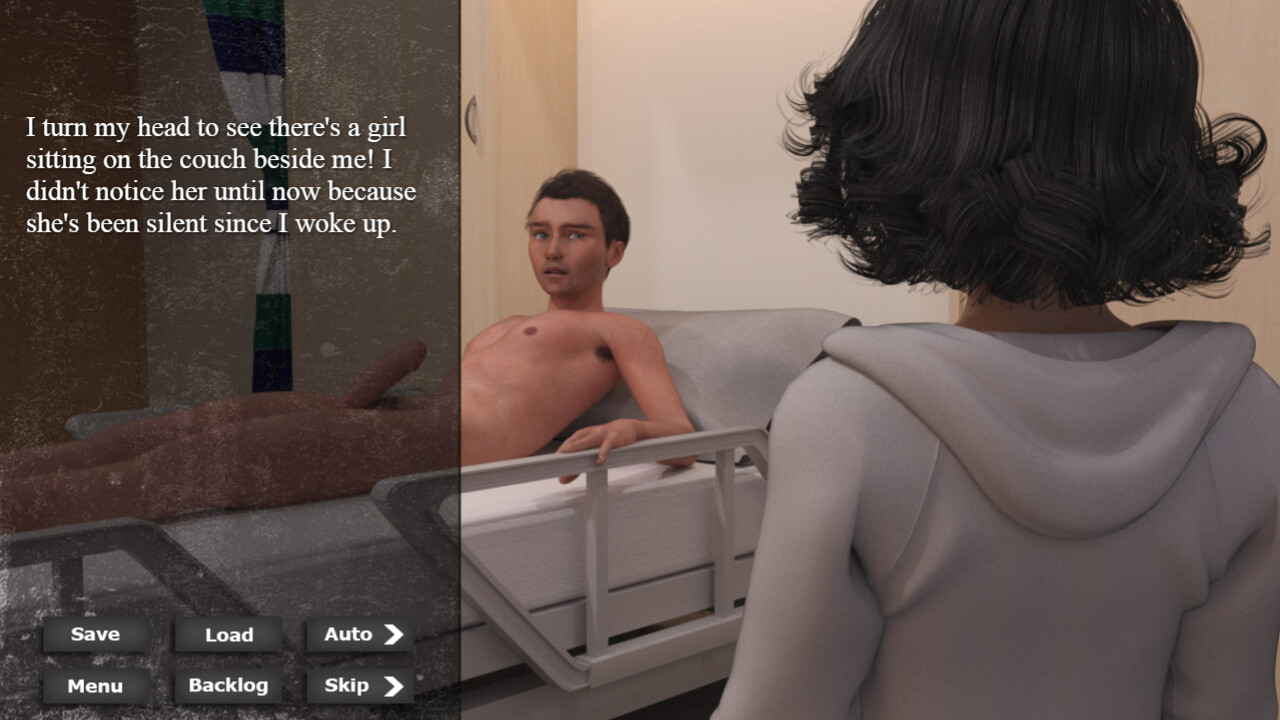The image size is (1280, 720).
Task: Select Save to store current progress
Action: 94,633
